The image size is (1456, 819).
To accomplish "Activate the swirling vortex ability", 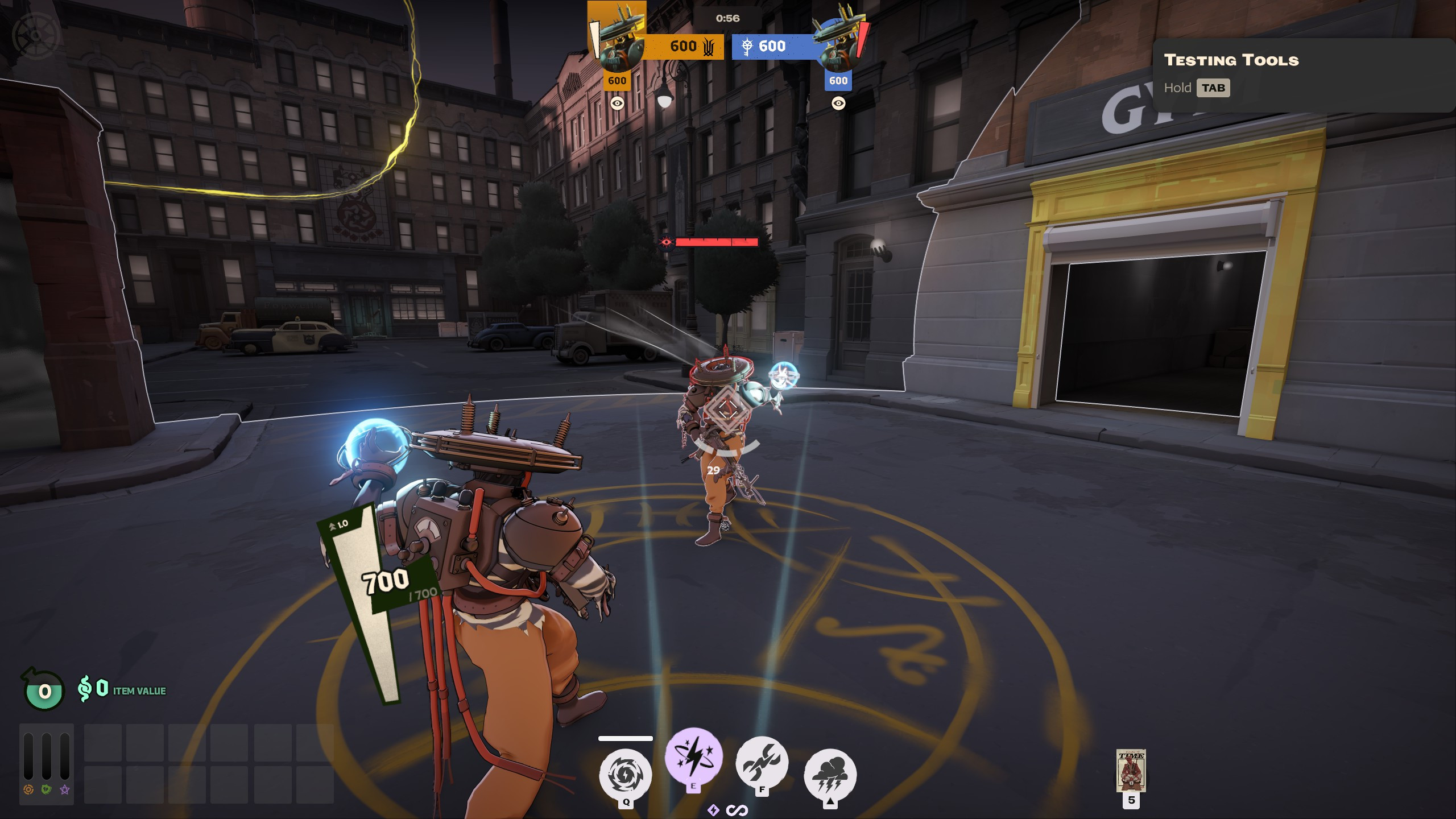I will pos(625,775).
